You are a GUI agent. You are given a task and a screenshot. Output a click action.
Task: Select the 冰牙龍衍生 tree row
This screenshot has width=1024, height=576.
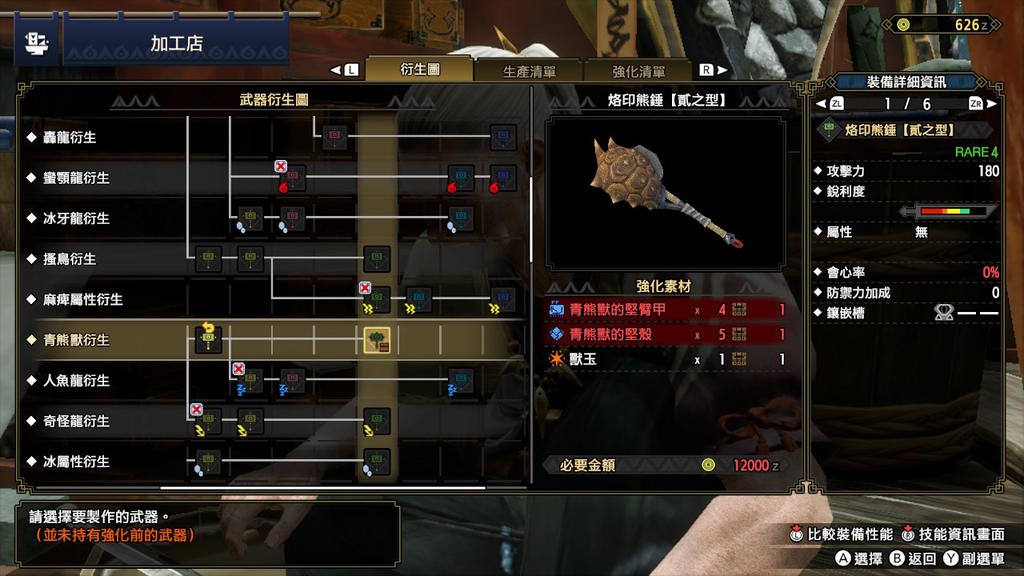(76, 218)
